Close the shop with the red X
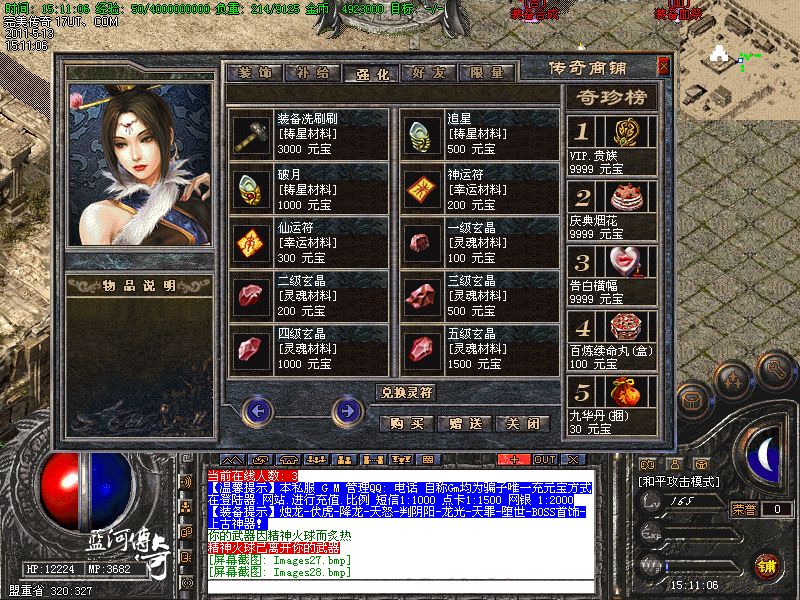This screenshot has height=600, width=800. [663, 66]
